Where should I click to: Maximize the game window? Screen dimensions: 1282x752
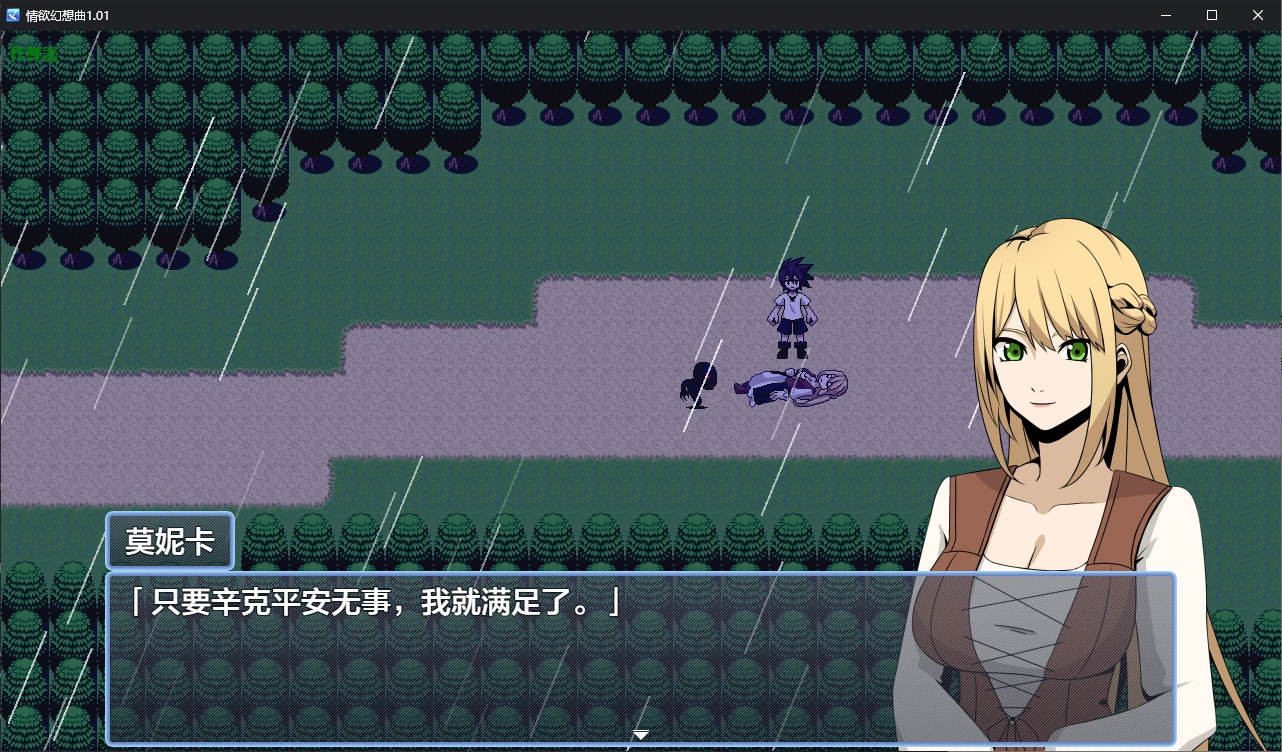point(1211,15)
